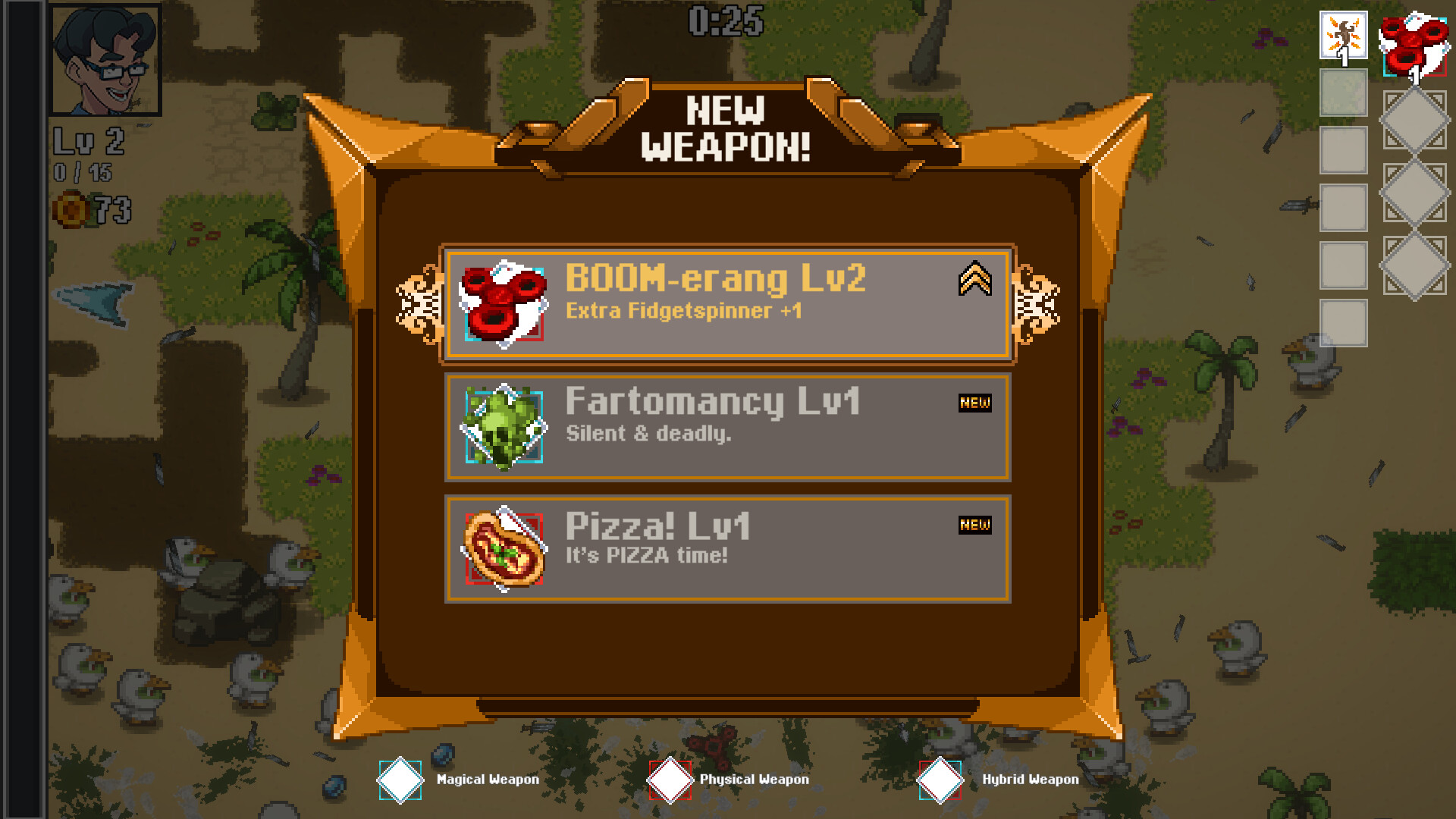
Task: Click the NEW badge on Fartomancy
Action: [x=976, y=403]
